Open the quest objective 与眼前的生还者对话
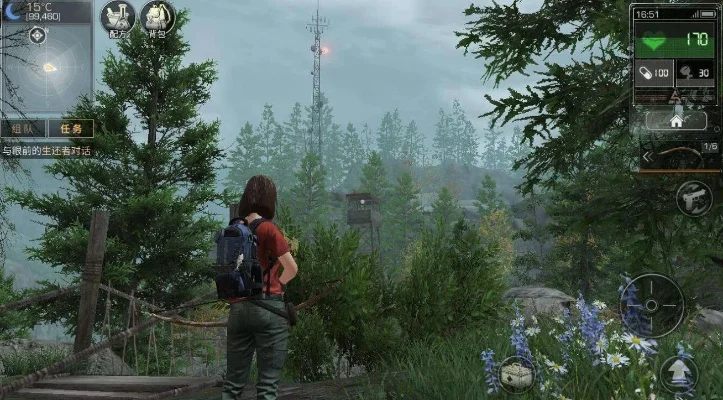The height and width of the screenshot is (400, 723). point(46,151)
